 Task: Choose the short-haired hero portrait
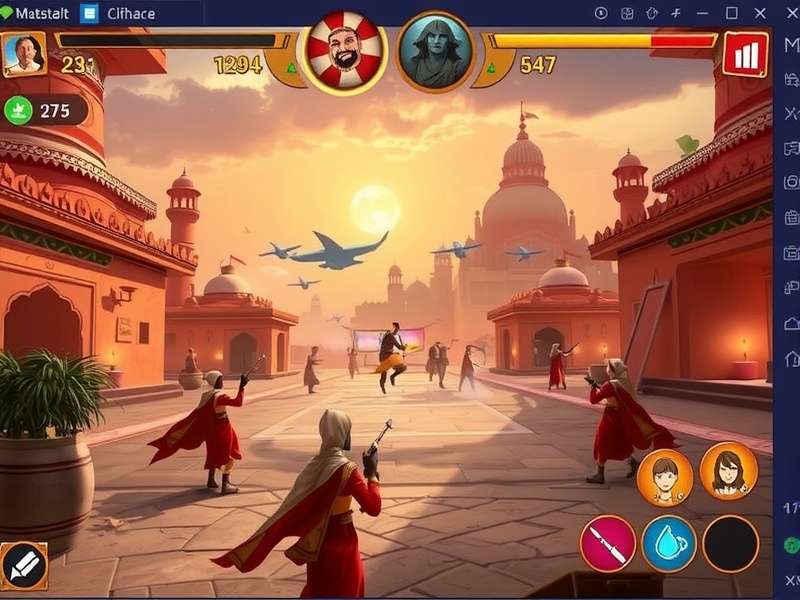click(x=665, y=477)
